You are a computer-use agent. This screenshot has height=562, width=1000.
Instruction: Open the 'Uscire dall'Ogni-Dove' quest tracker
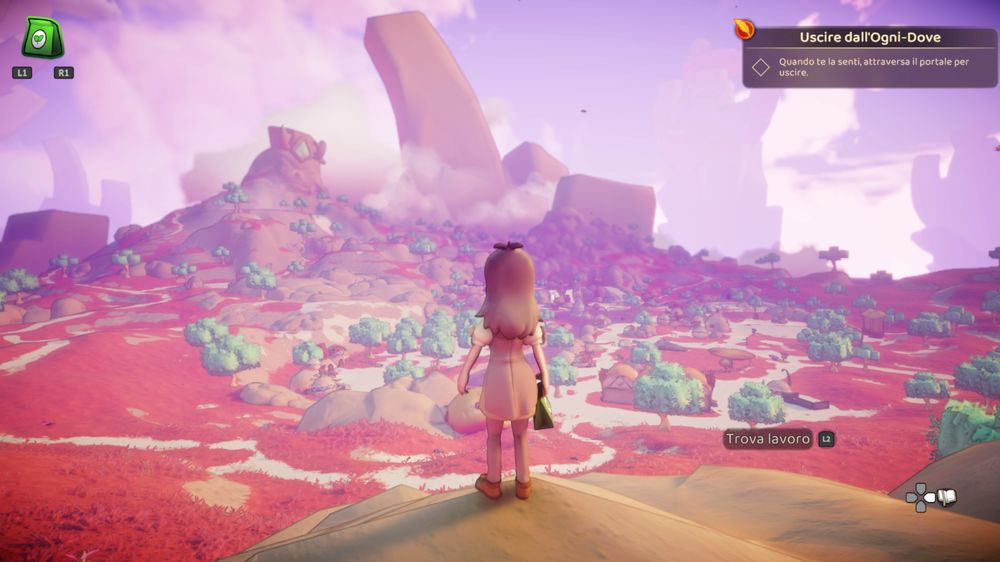click(869, 37)
